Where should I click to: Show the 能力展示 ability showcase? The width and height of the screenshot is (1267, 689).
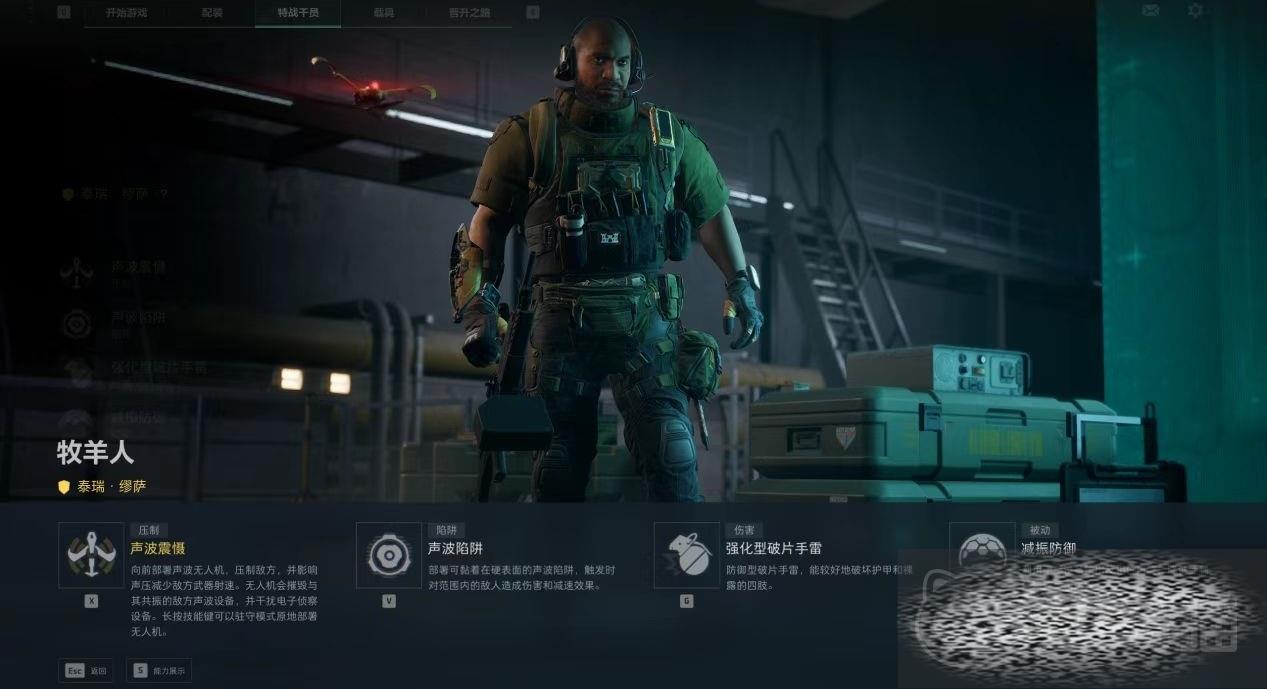tap(159, 671)
